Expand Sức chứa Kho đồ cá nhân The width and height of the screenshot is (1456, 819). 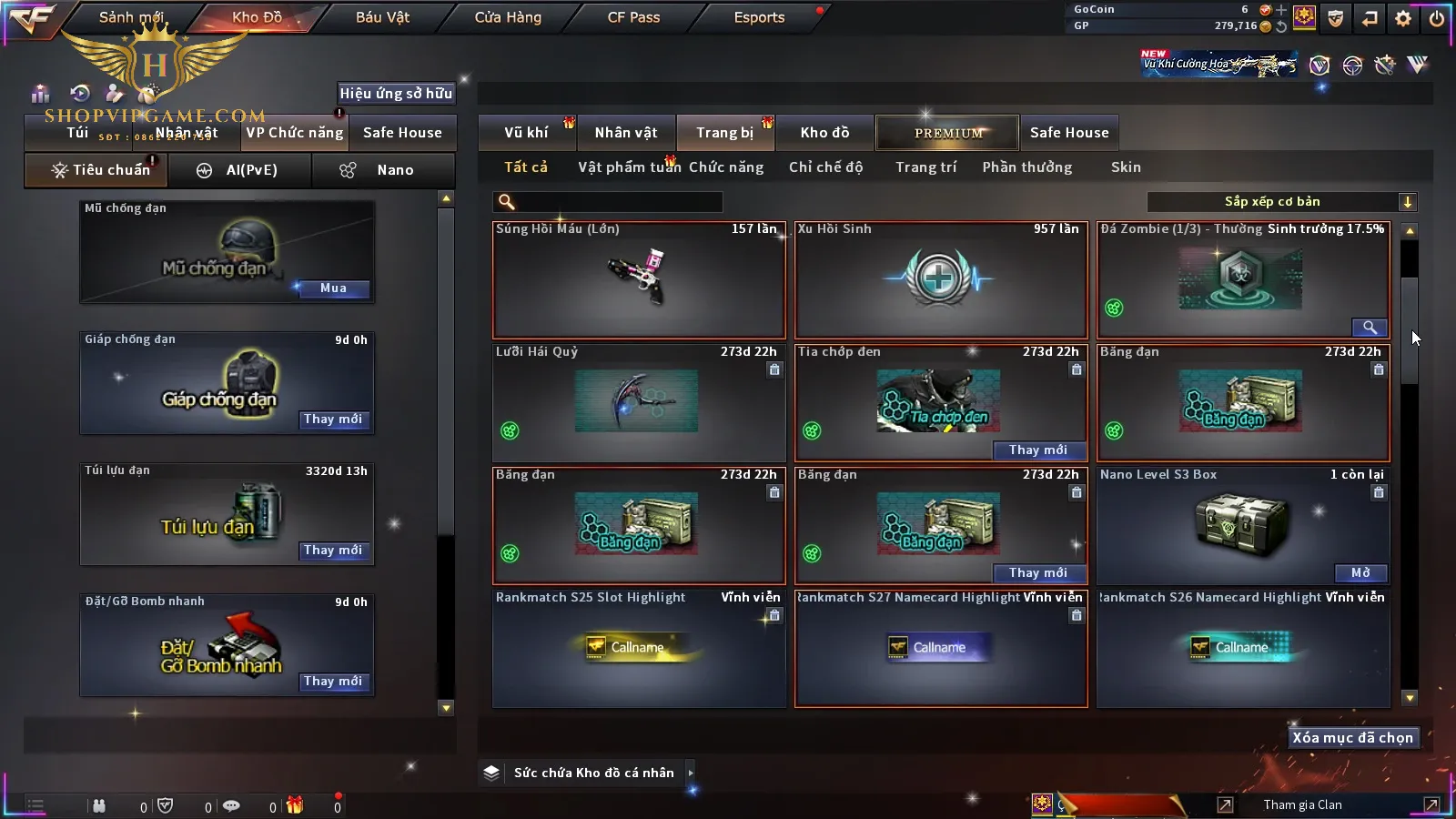click(x=691, y=773)
